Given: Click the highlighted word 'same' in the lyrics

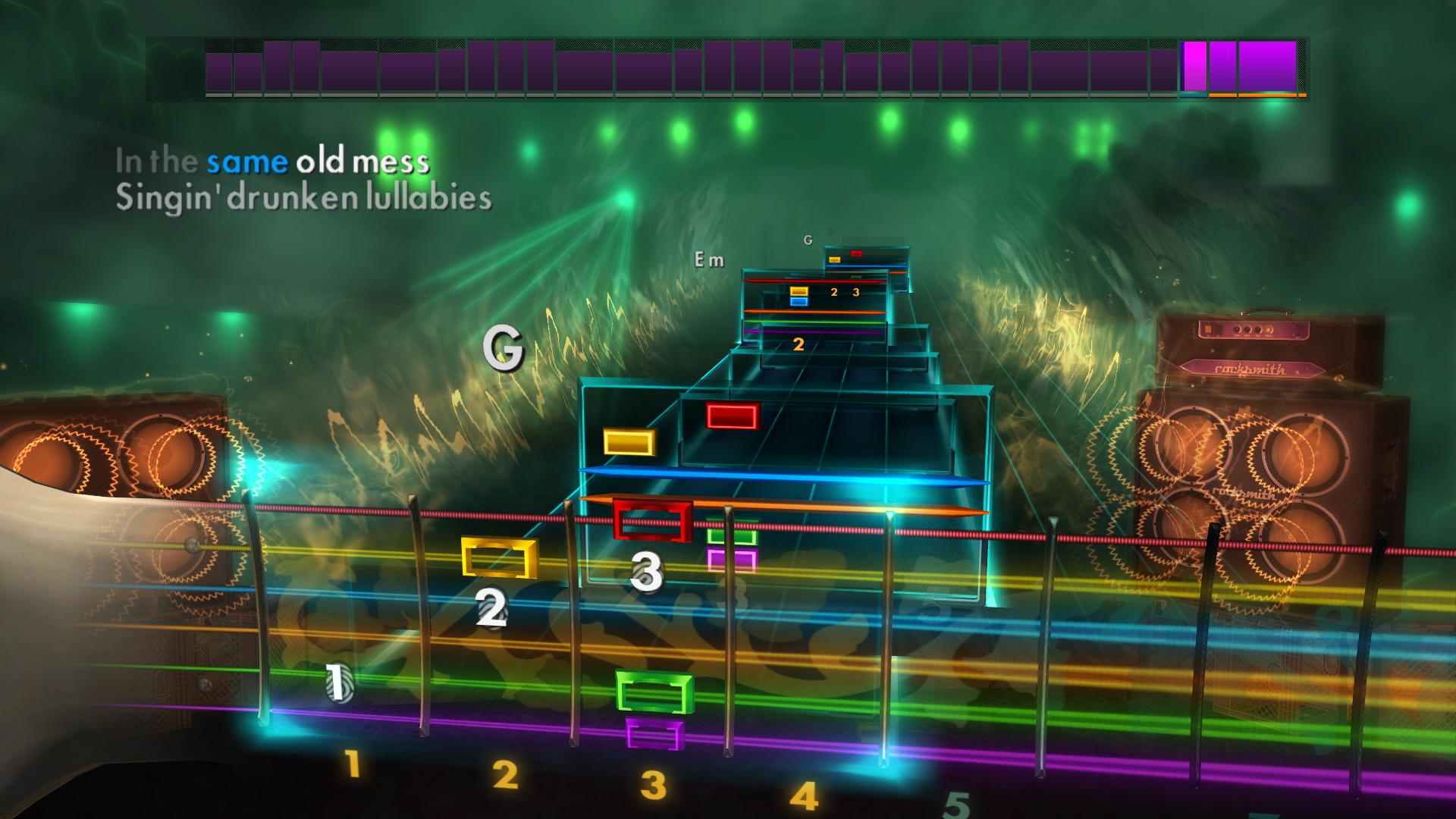Looking at the screenshot, I should coord(245,161).
